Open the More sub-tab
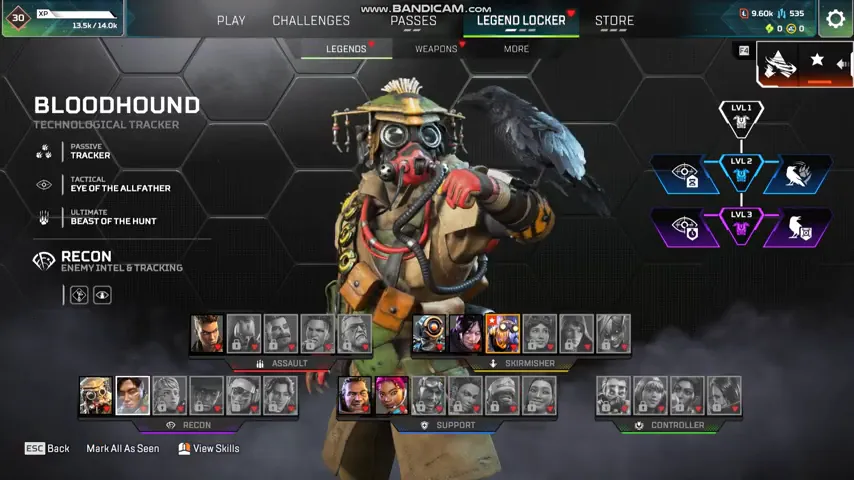Viewport: 854px width, 480px height. [x=516, y=49]
